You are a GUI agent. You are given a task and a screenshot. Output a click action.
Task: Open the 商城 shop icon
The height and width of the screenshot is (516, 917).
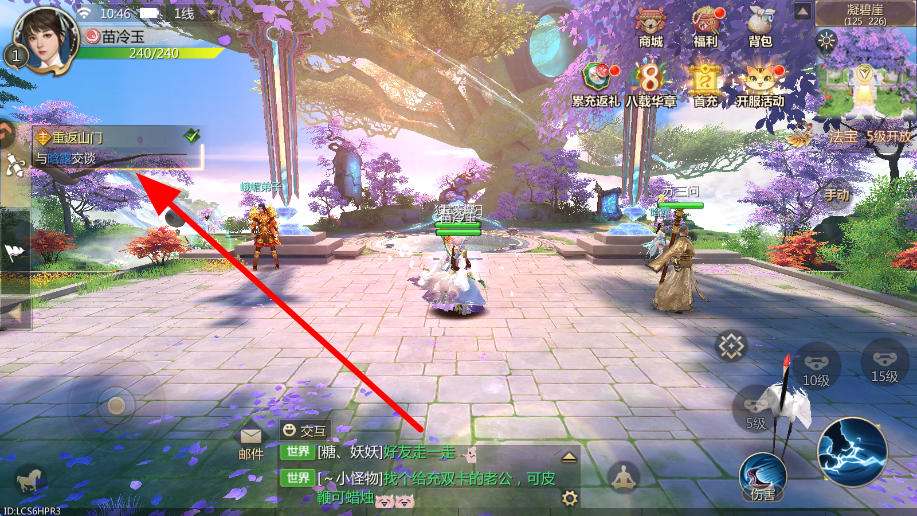(x=651, y=25)
